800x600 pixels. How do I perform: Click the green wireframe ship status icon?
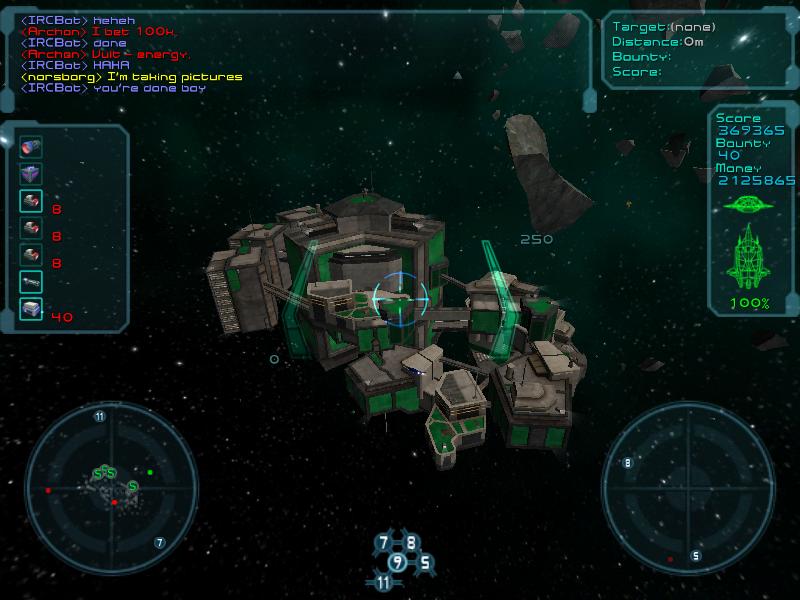point(748,257)
